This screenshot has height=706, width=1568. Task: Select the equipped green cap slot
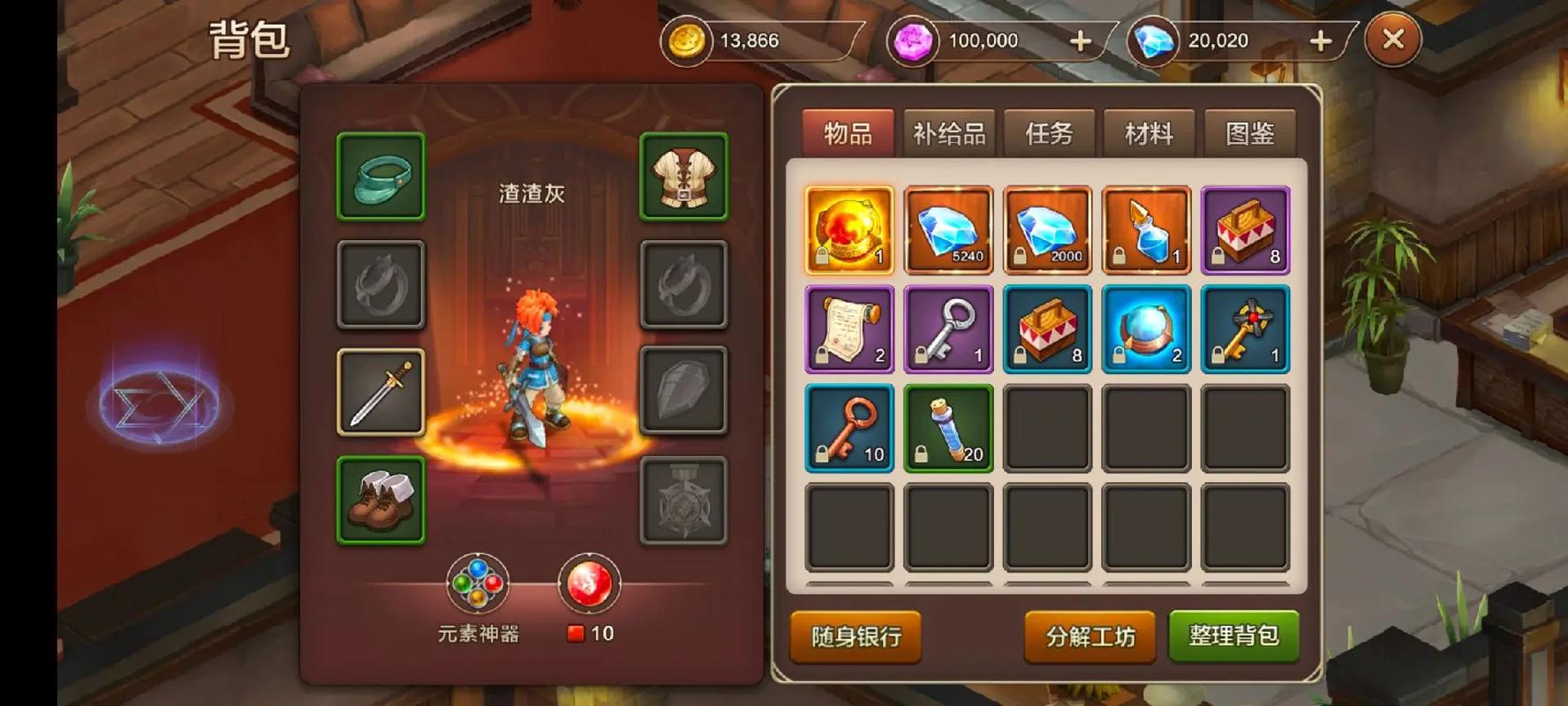(381, 176)
